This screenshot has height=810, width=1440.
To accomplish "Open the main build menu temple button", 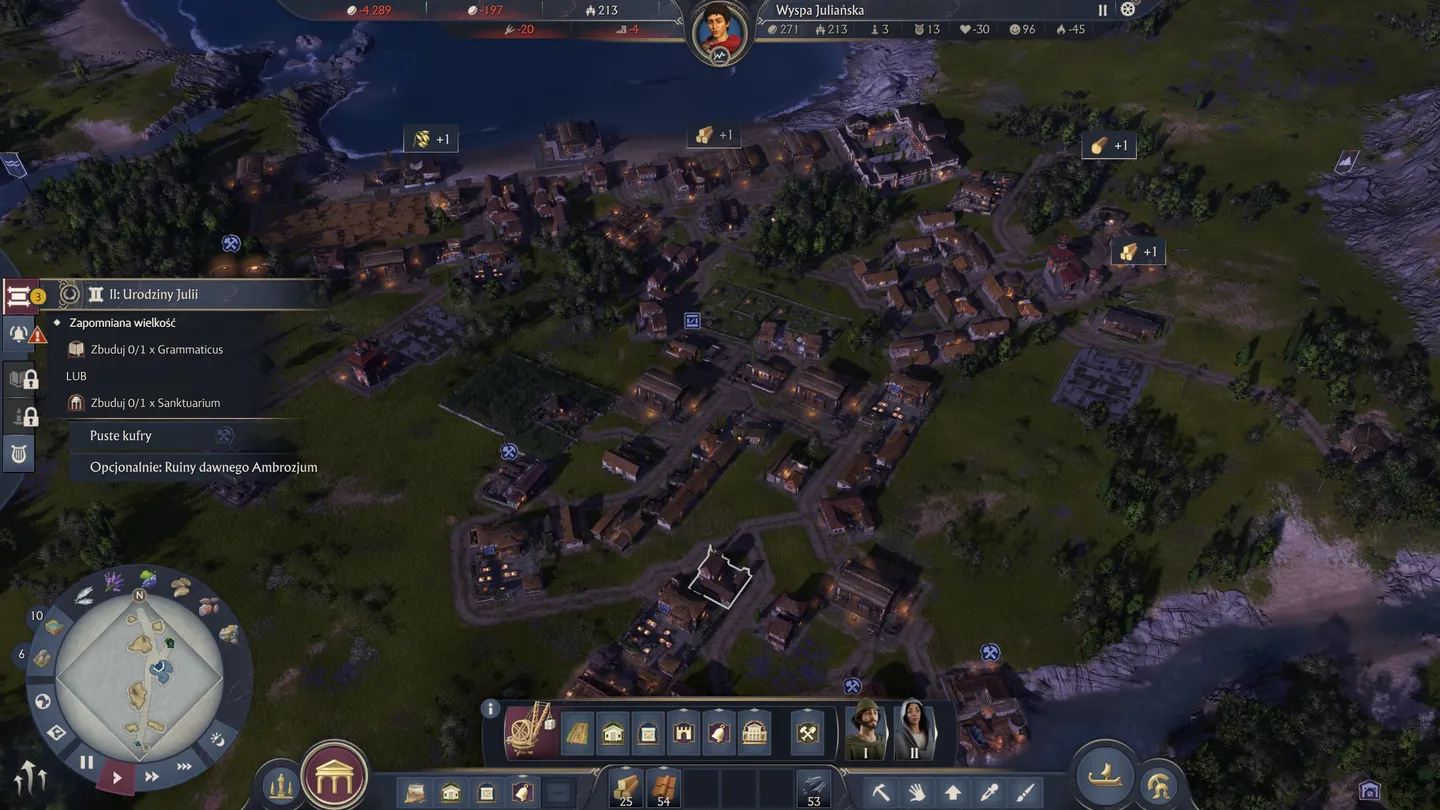I will (334, 777).
